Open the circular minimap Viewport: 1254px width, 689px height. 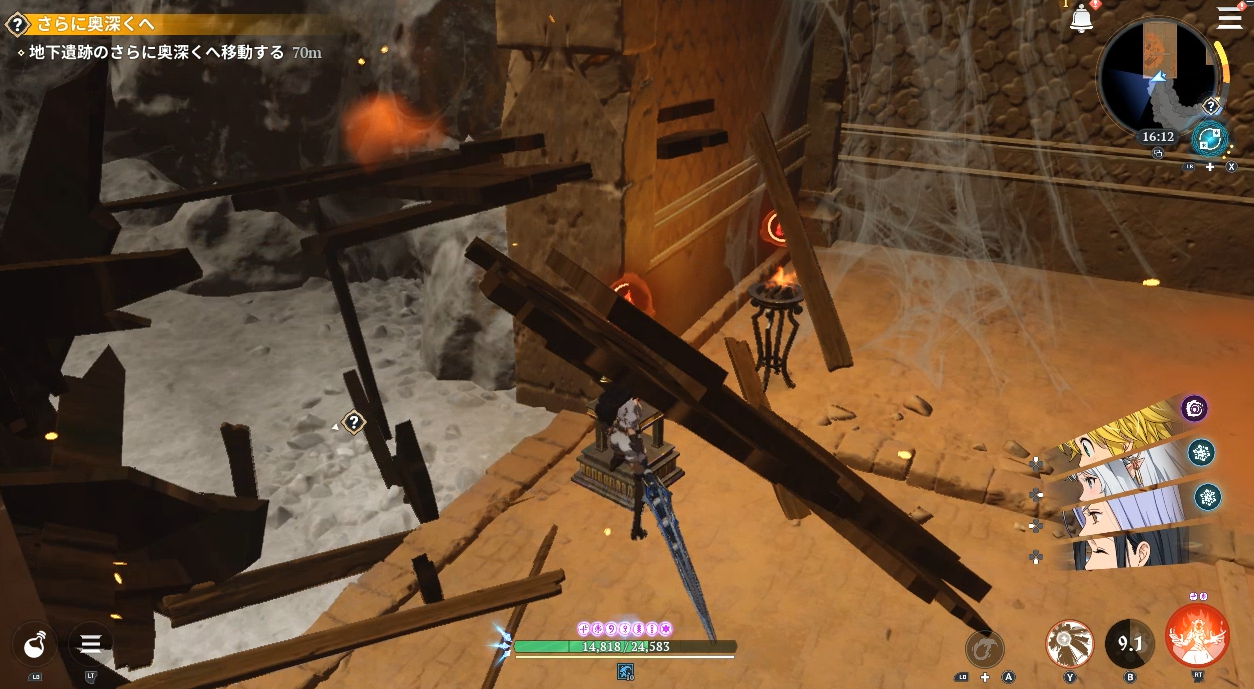pos(1160,75)
